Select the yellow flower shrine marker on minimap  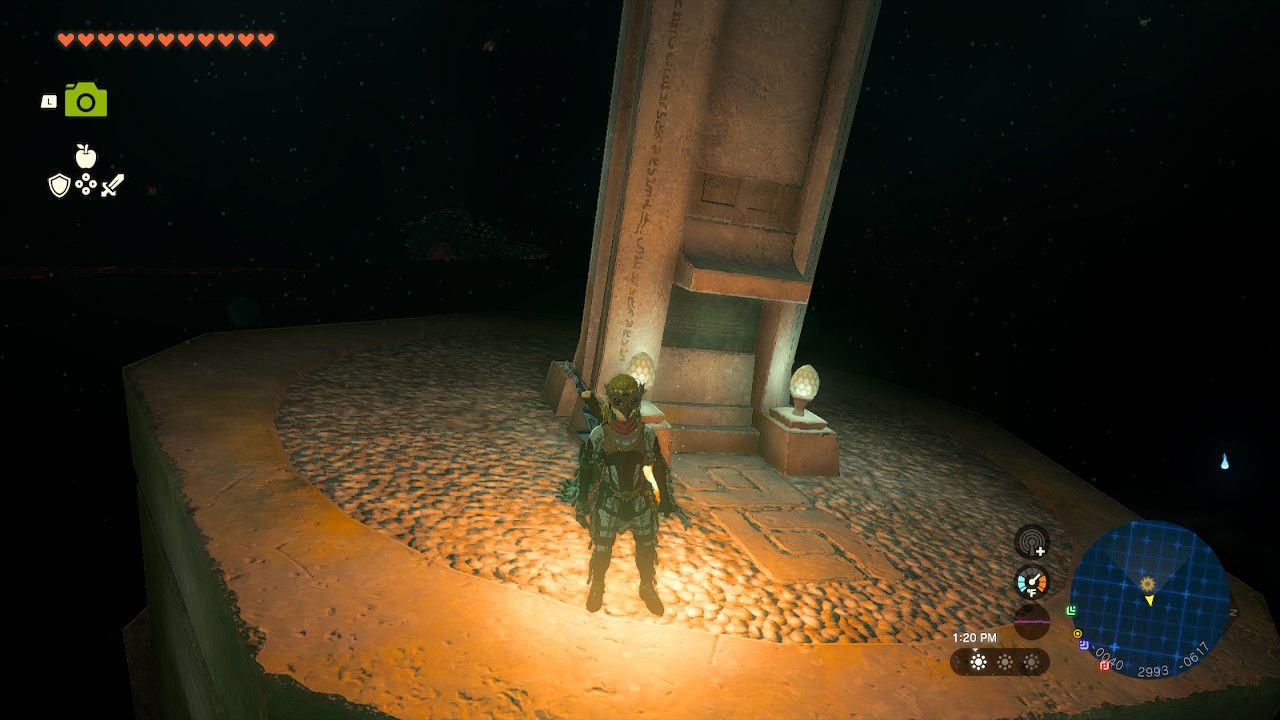pyautogui.click(x=1147, y=582)
